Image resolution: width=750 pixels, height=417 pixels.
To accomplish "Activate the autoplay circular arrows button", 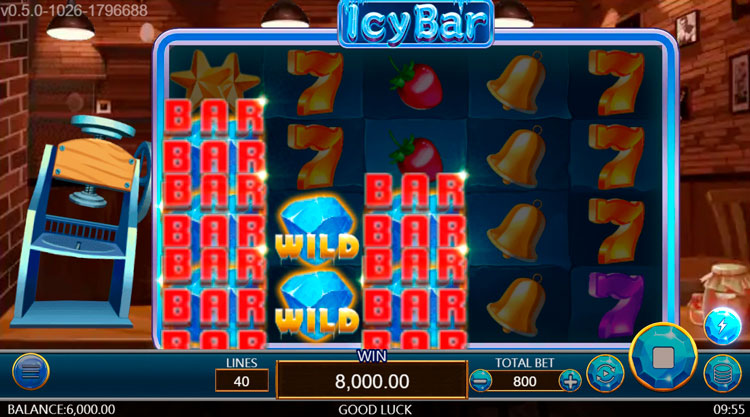I will pyautogui.click(x=604, y=373).
